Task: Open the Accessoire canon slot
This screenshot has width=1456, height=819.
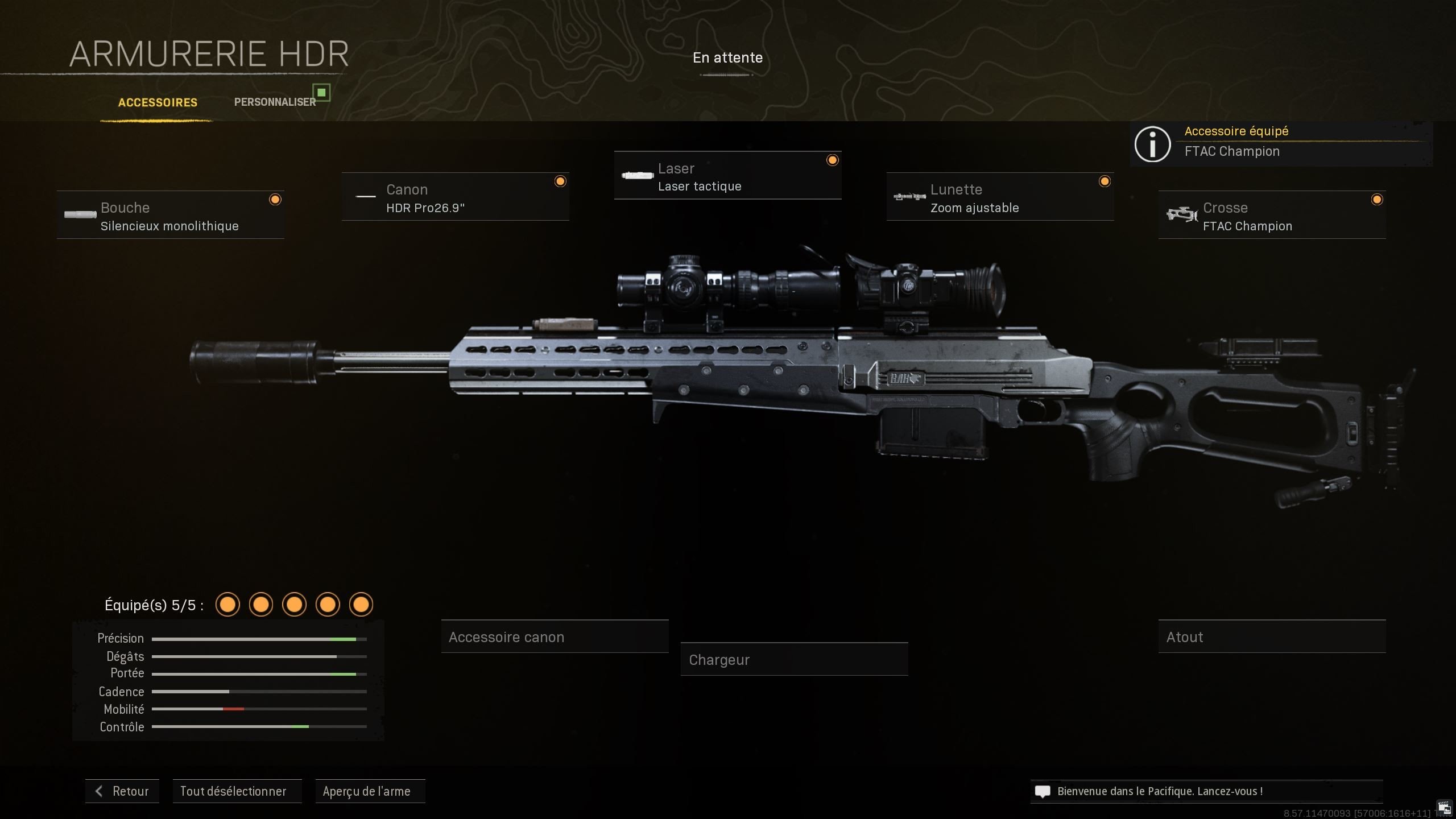Action: click(555, 636)
